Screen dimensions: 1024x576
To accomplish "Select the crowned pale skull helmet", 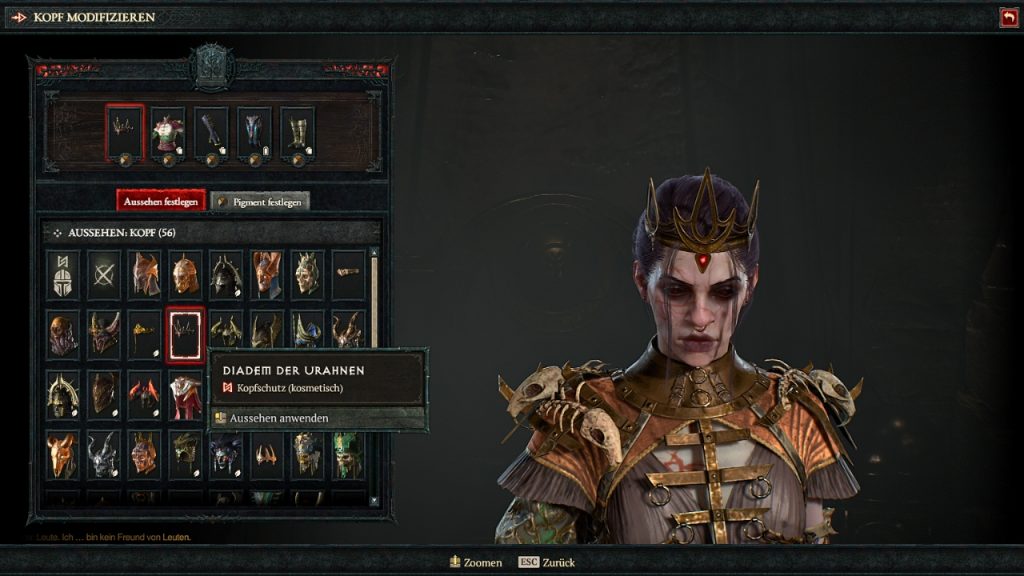I will pyautogui.click(x=307, y=273).
